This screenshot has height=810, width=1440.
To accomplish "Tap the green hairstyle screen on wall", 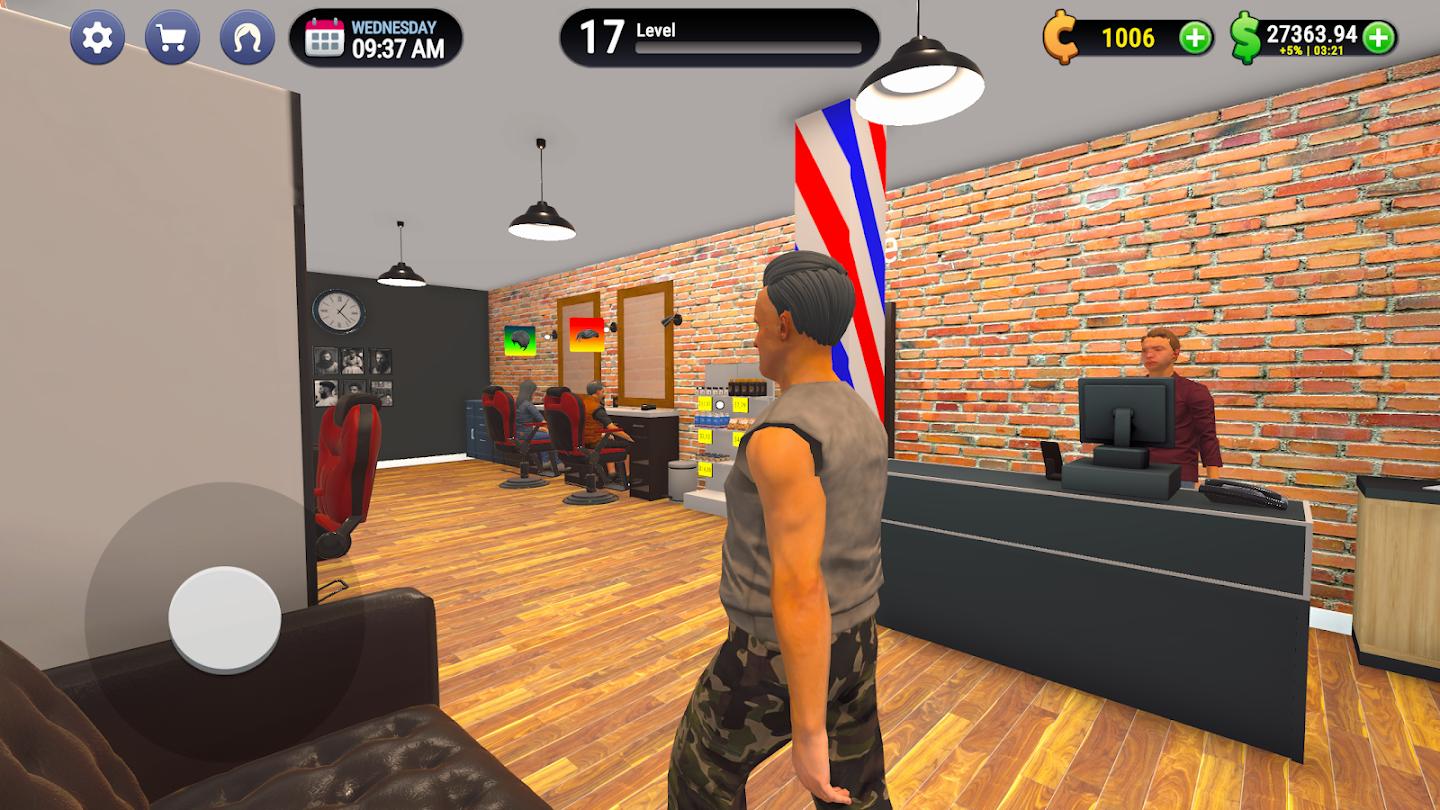I will click(x=521, y=339).
